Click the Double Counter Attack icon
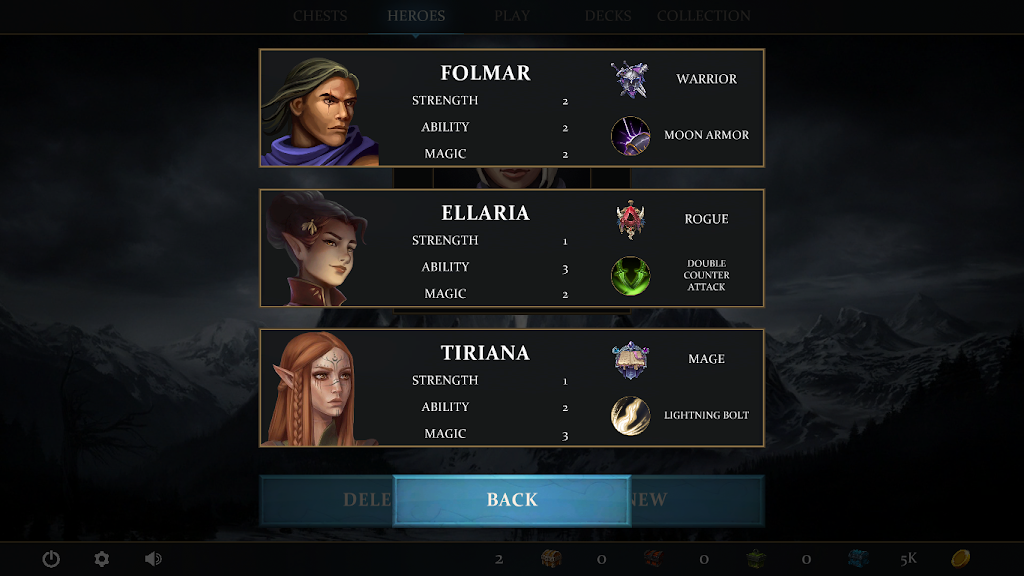 [631, 275]
